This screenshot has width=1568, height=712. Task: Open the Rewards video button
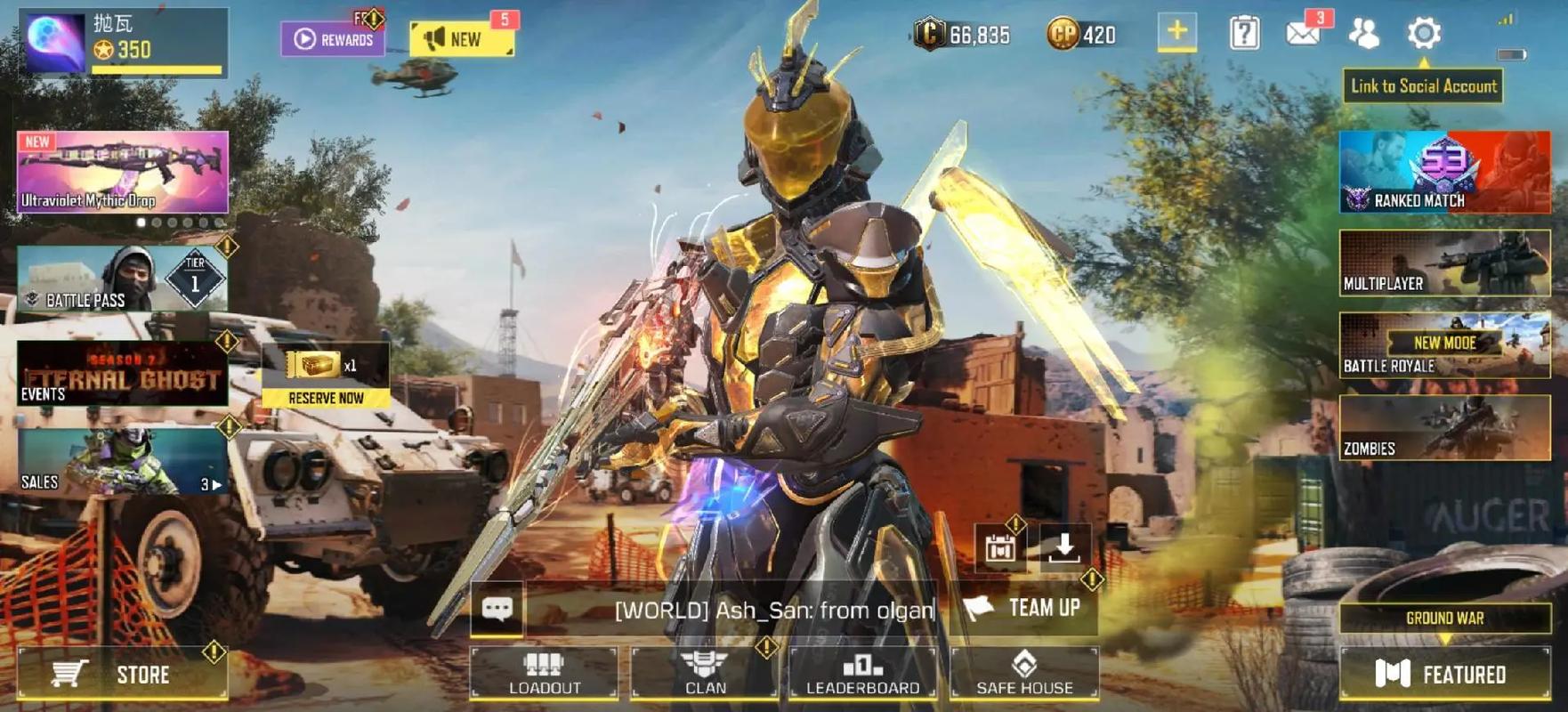[x=334, y=39]
